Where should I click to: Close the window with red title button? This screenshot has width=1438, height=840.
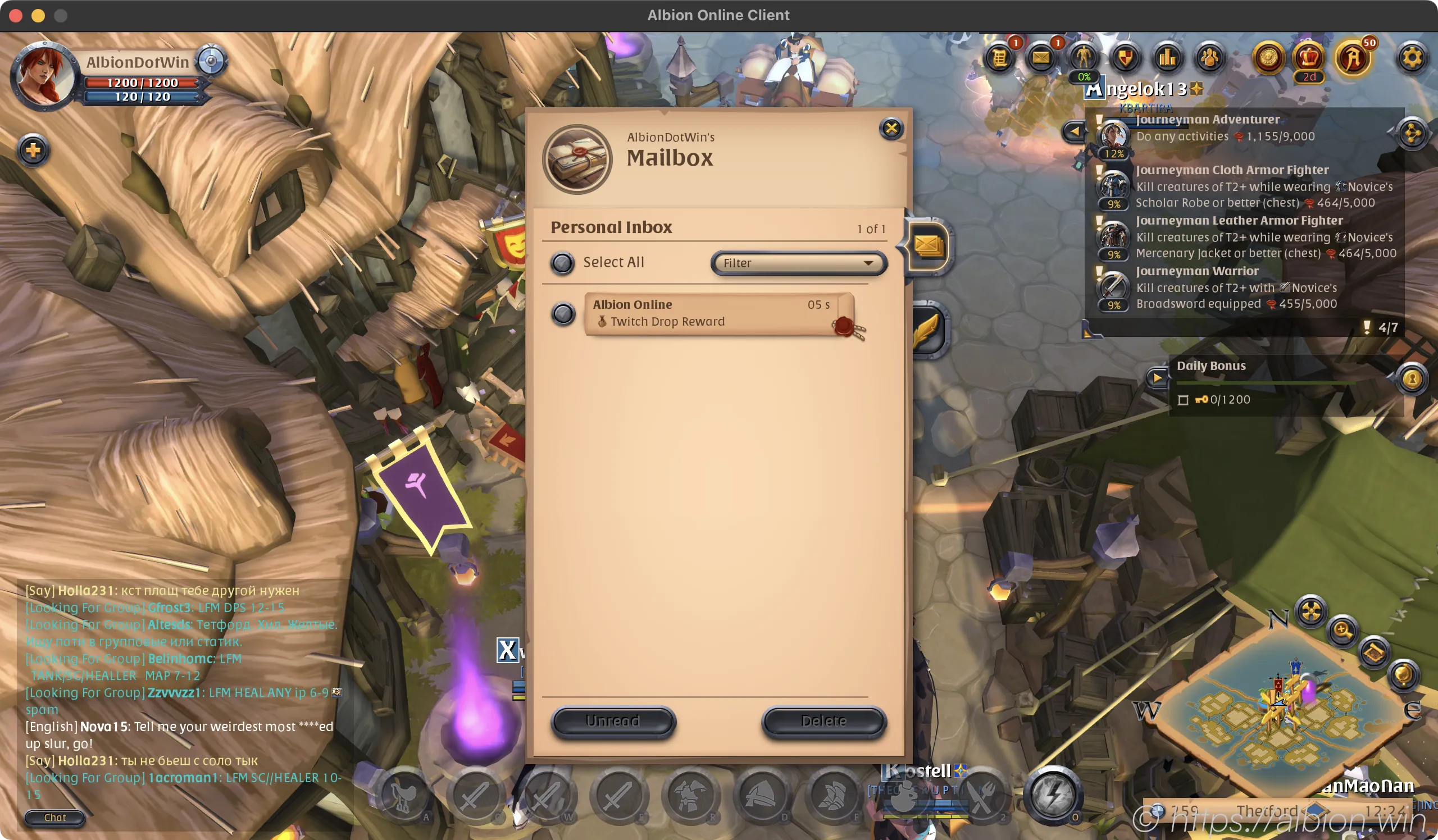pyautogui.click(x=16, y=15)
